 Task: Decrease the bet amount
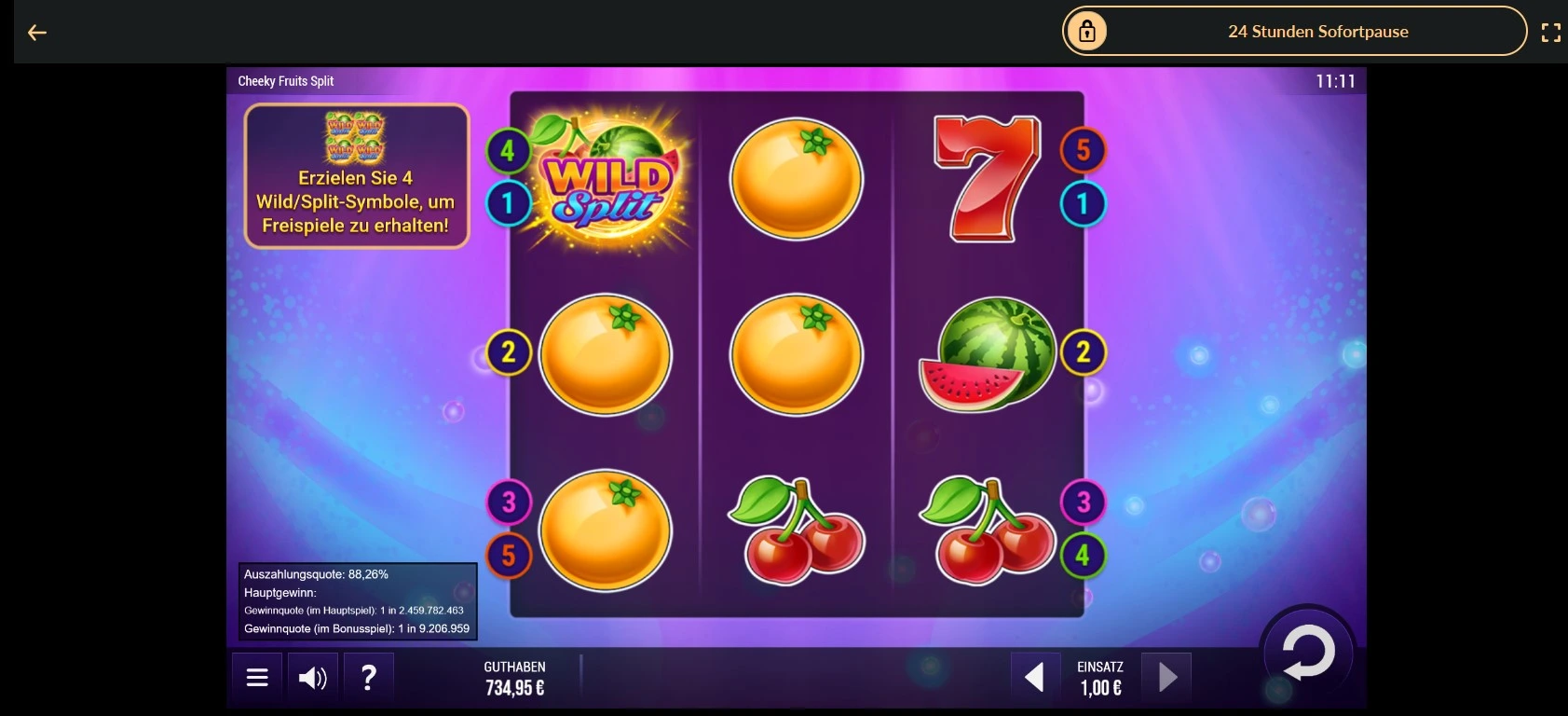[x=1035, y=677]
